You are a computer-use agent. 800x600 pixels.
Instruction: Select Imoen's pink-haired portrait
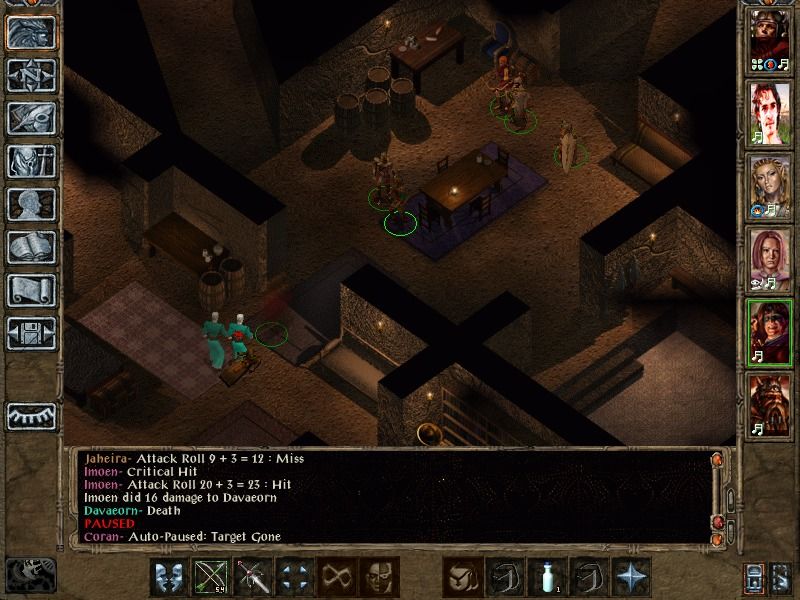769,260
